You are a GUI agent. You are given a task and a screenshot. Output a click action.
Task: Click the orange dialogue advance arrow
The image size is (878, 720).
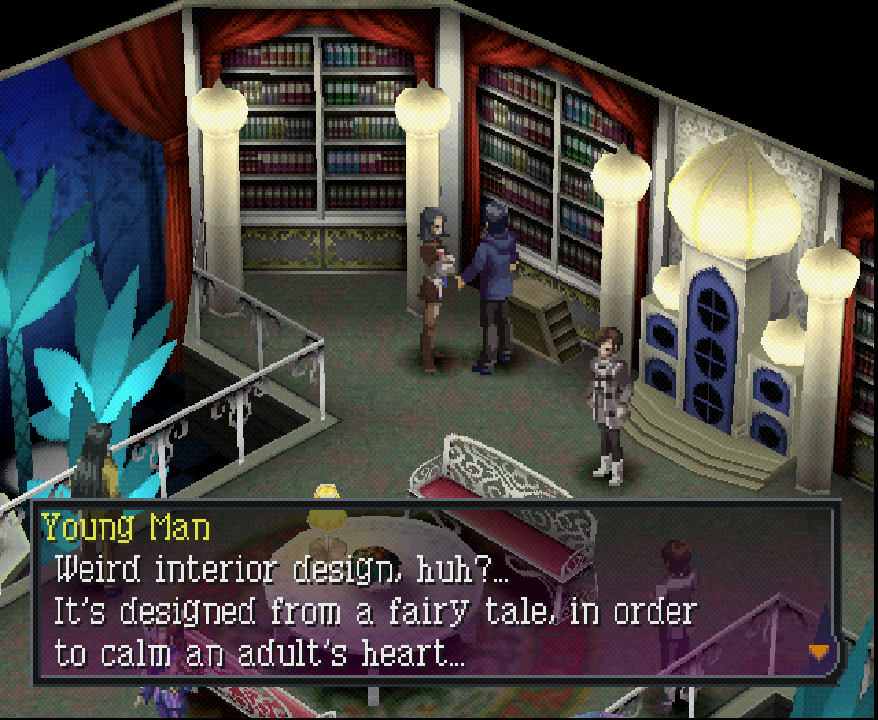[818, 650]
